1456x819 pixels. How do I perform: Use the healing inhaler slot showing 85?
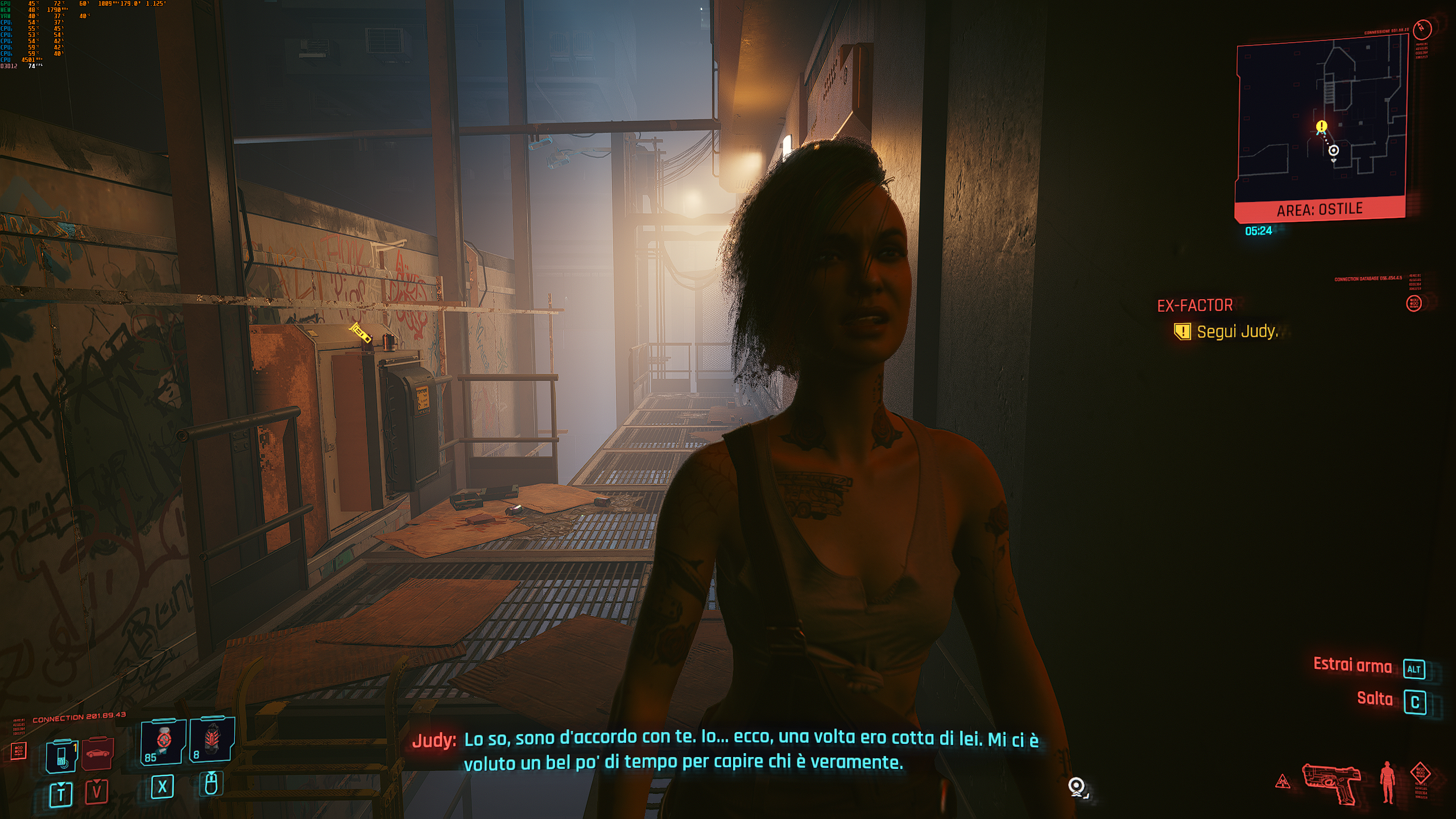point(163,741)
